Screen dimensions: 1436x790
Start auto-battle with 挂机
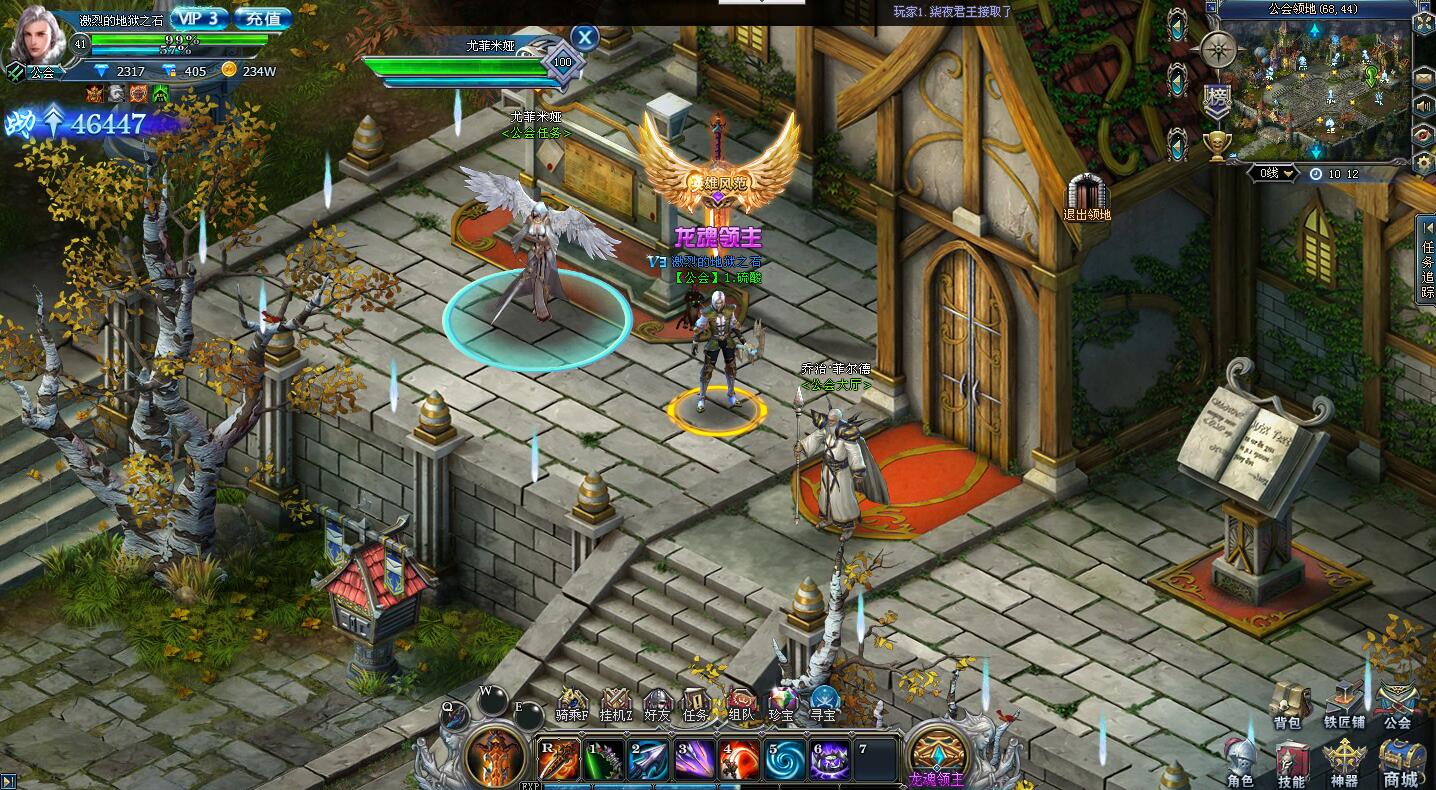click(x=614, y=704)
